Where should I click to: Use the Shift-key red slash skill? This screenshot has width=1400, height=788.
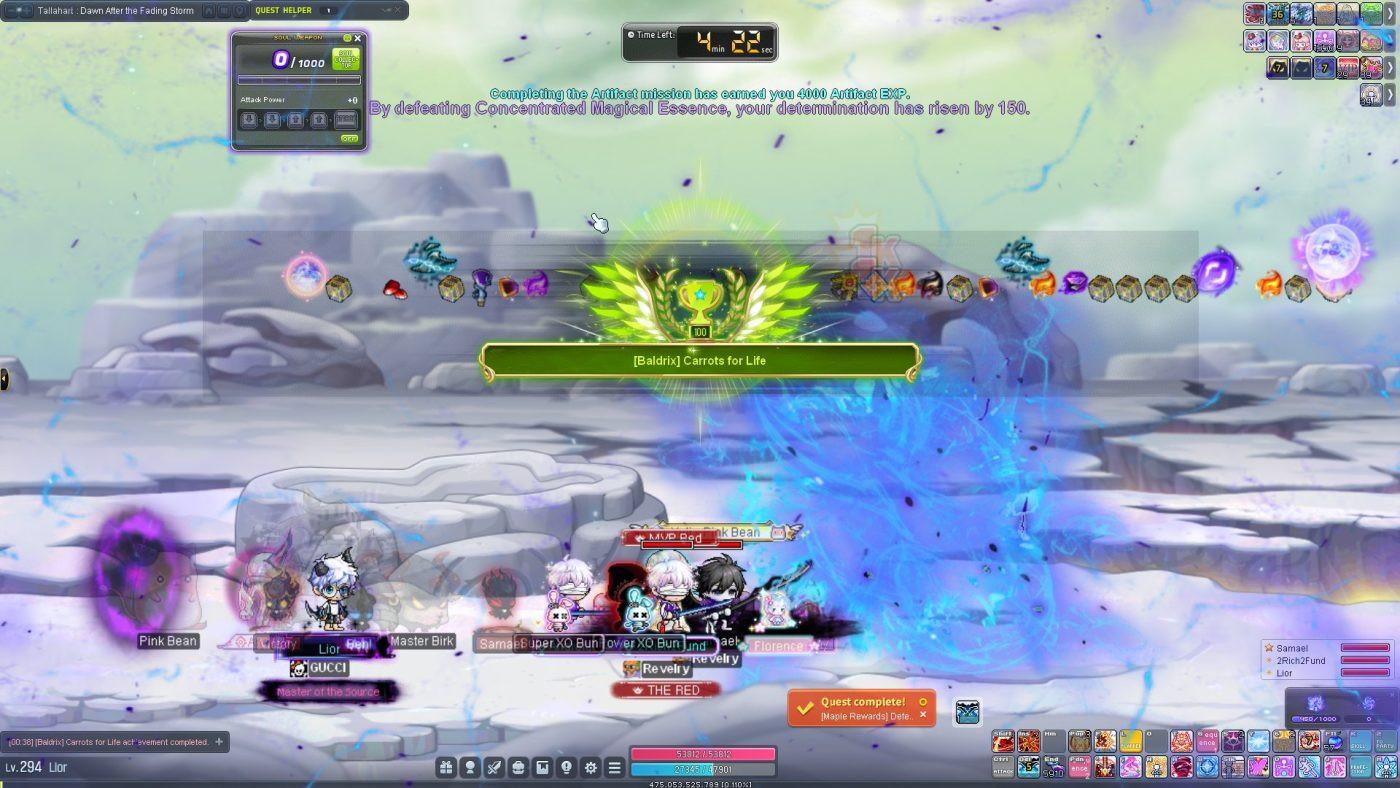pos(1003,741)
